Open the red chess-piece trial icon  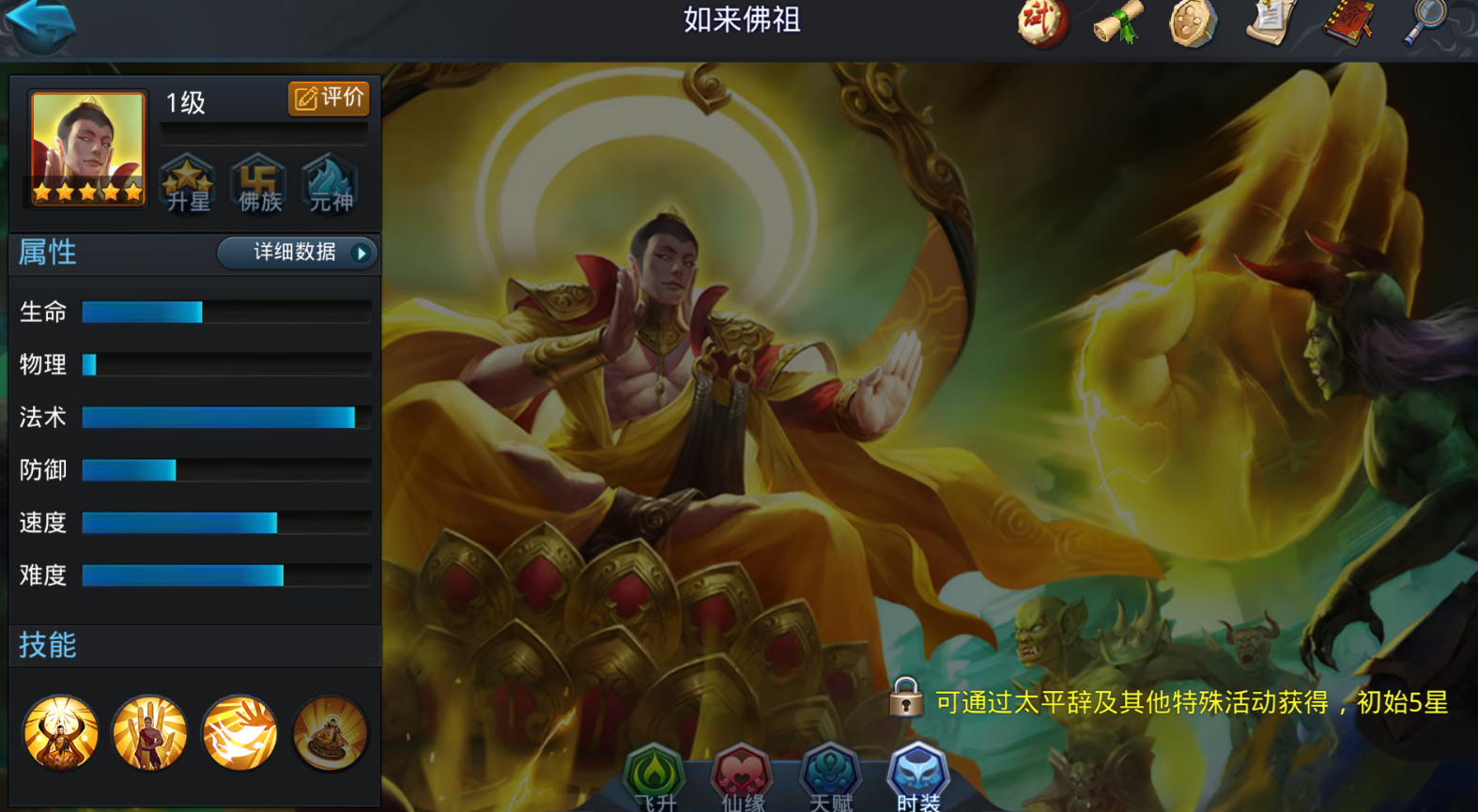pyautogui.click(x=1039, y=25)
